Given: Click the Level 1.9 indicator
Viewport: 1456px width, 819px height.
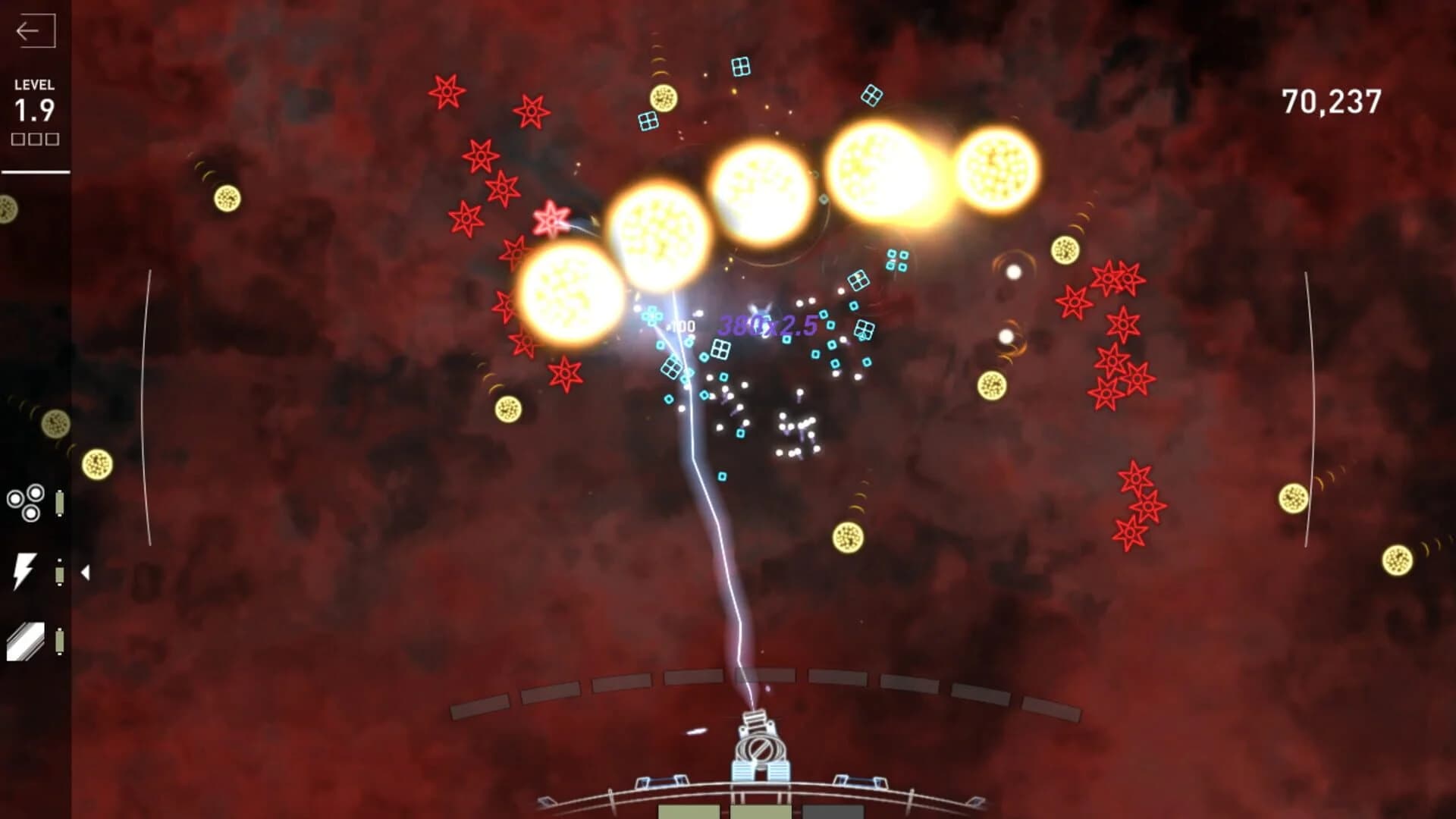Looking at the screenshot, I should [x=33, y=110].
